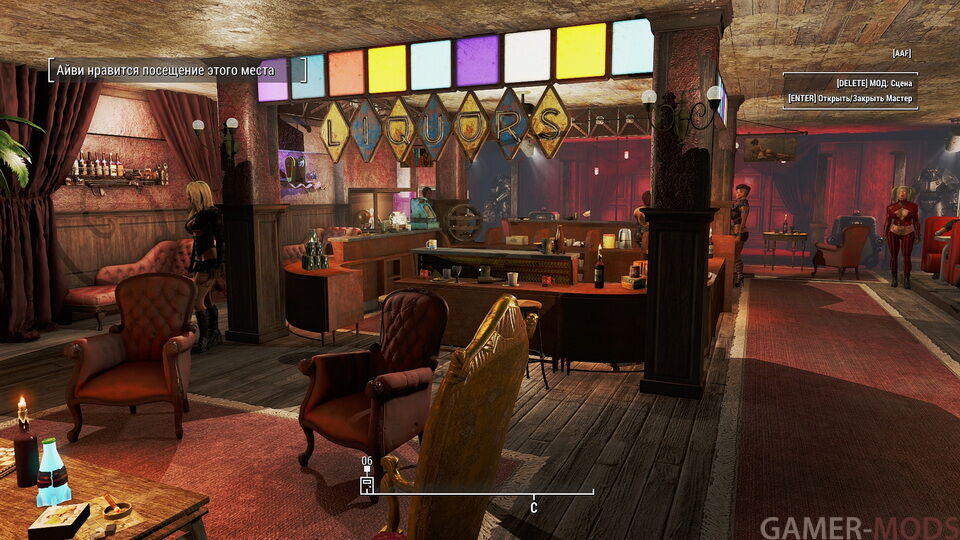Click the GAMER-MODS watermark logo

(857, 527)
